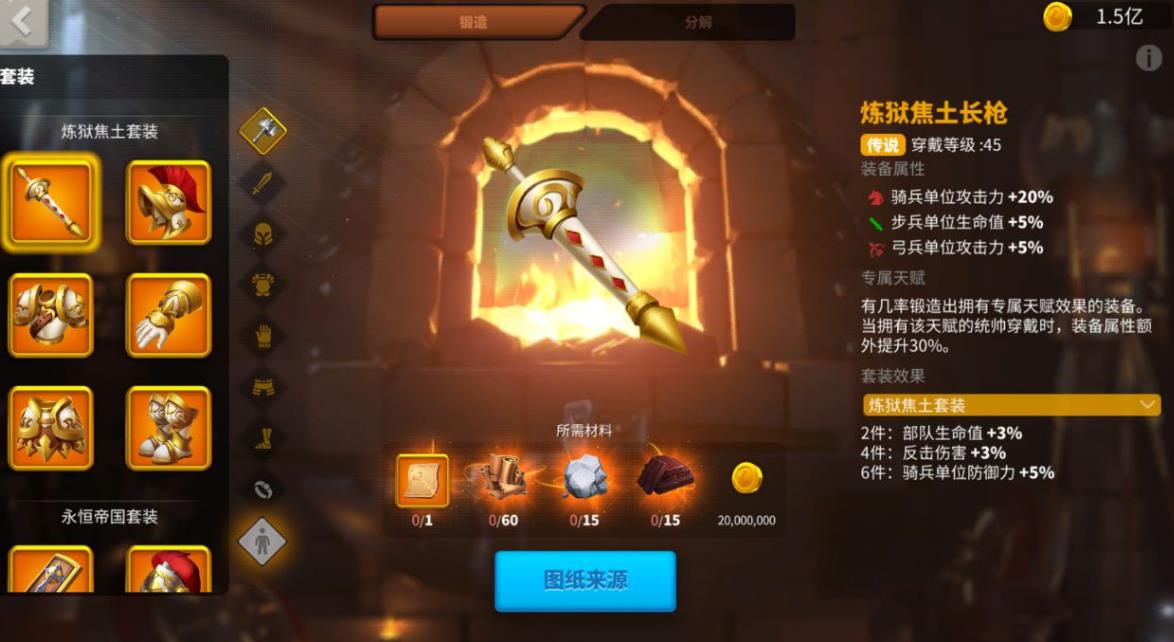Open the info icon near the gold balance
The height and width of the screenshot is (642, 1174).
pyautogui.click(x=1148, y=58)
